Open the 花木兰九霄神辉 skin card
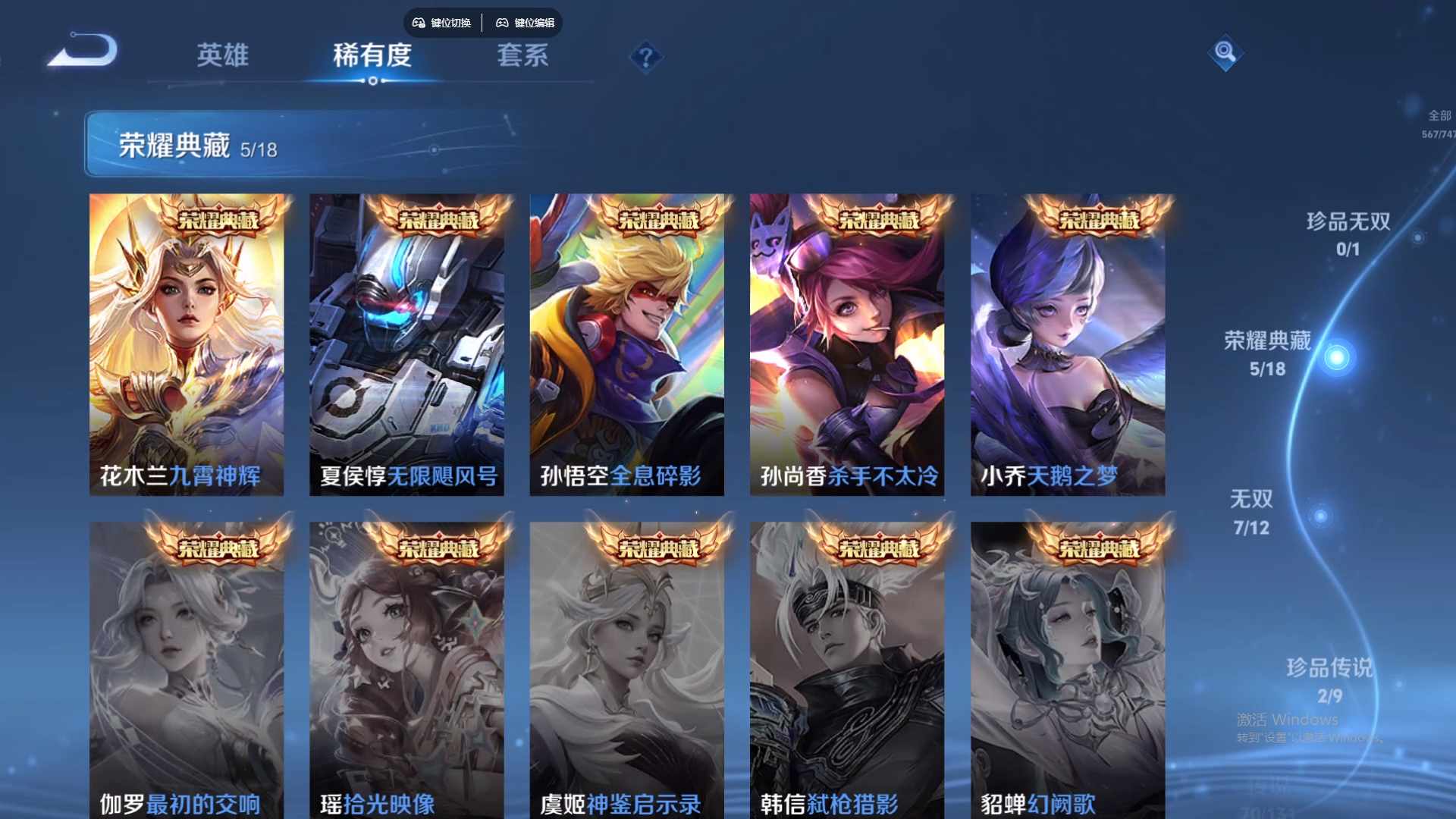Viewport: 1456px width, 819px height. point(188,341)
